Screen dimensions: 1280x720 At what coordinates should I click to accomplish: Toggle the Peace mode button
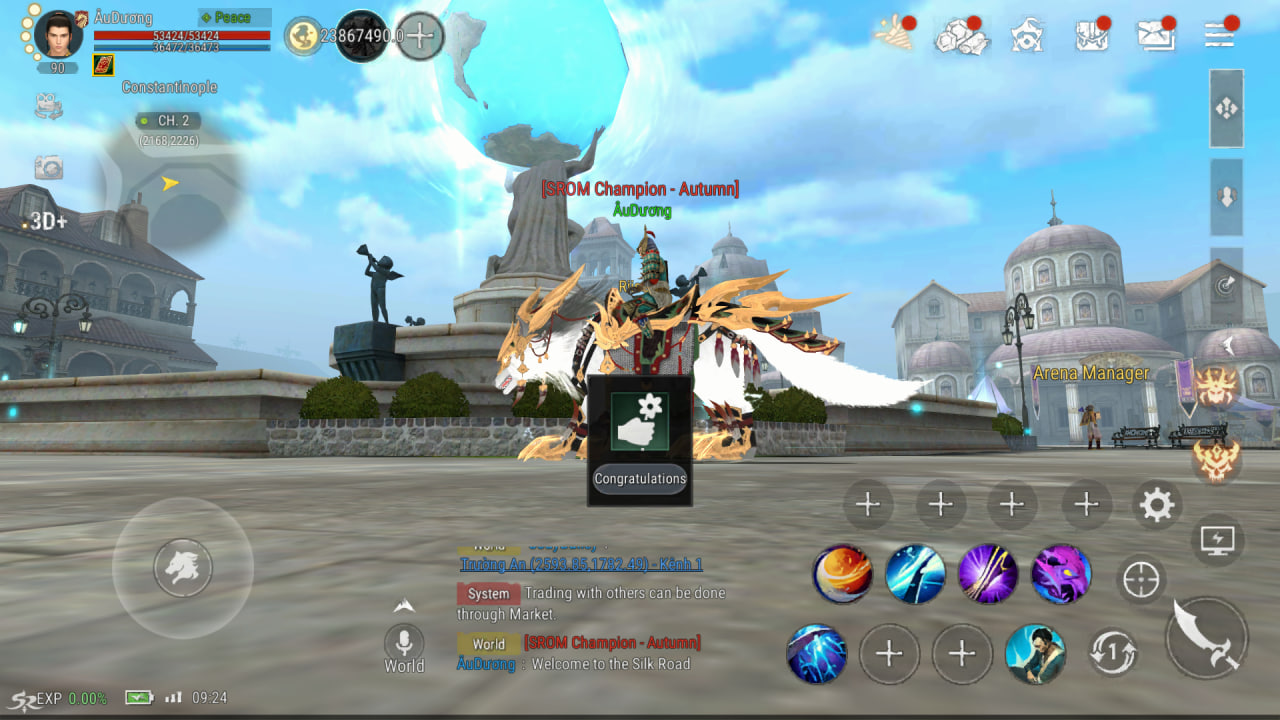pos(234,18)
